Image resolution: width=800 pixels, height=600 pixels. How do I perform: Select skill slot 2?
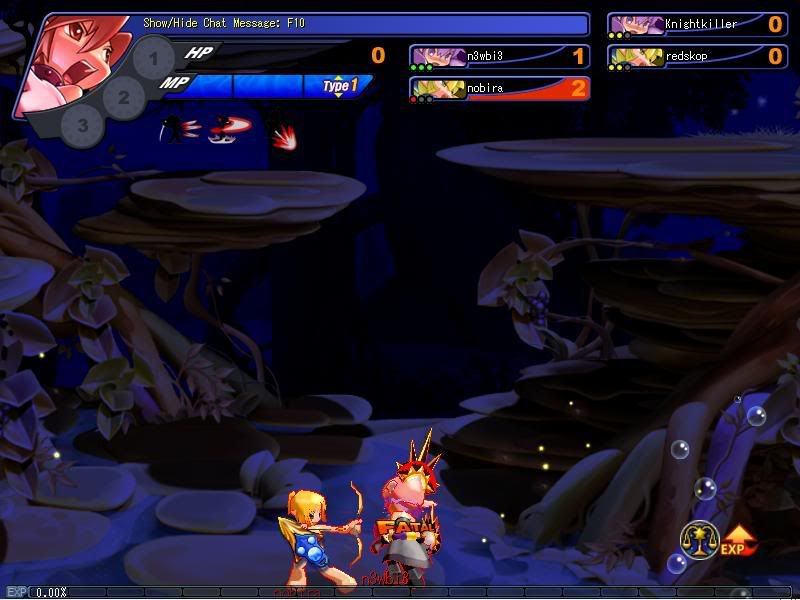124,97
